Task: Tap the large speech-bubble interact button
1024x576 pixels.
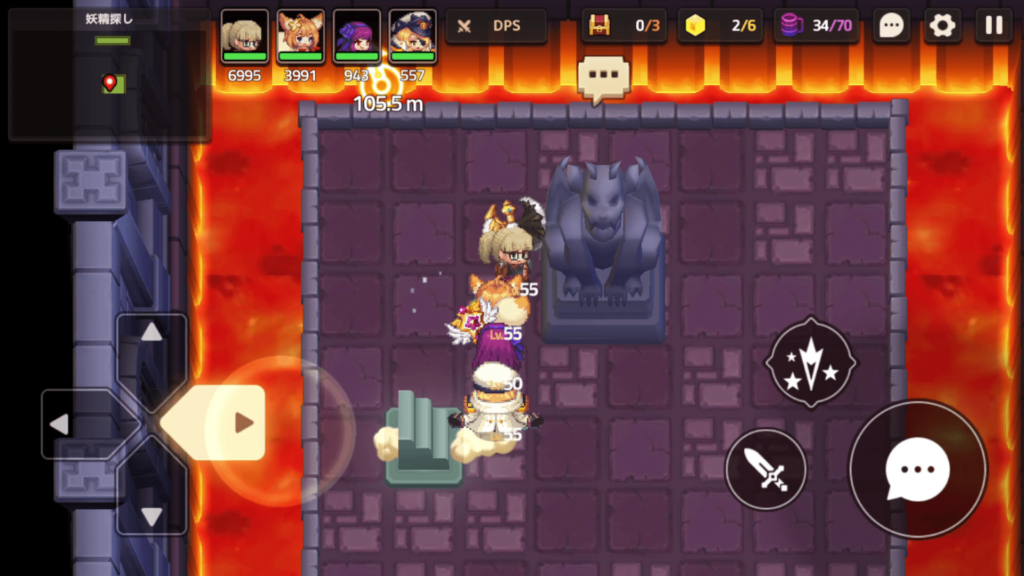Action: (917, 469)
